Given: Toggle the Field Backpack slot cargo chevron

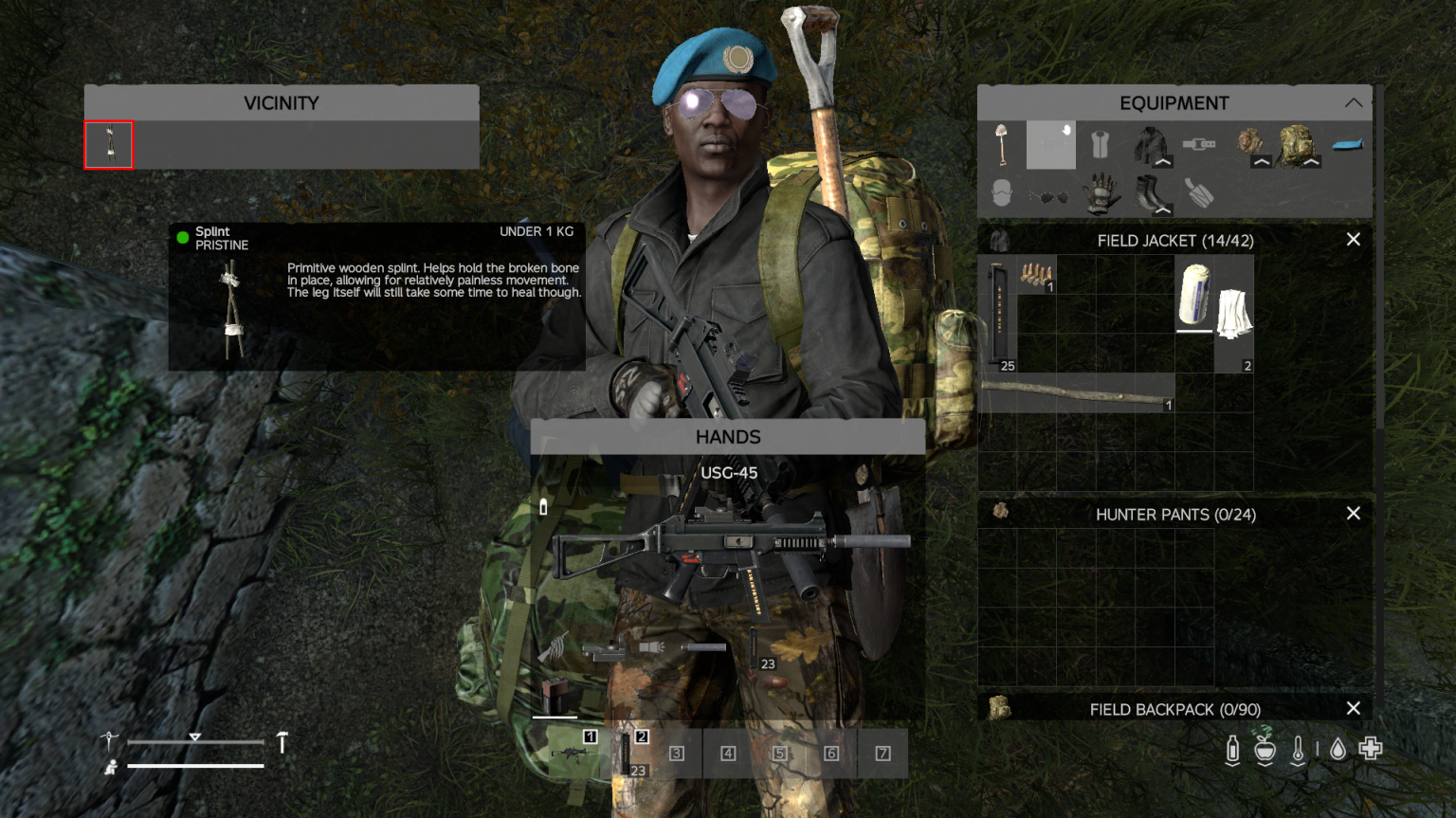Looking at the screenshot, I should coord(1313,163).
